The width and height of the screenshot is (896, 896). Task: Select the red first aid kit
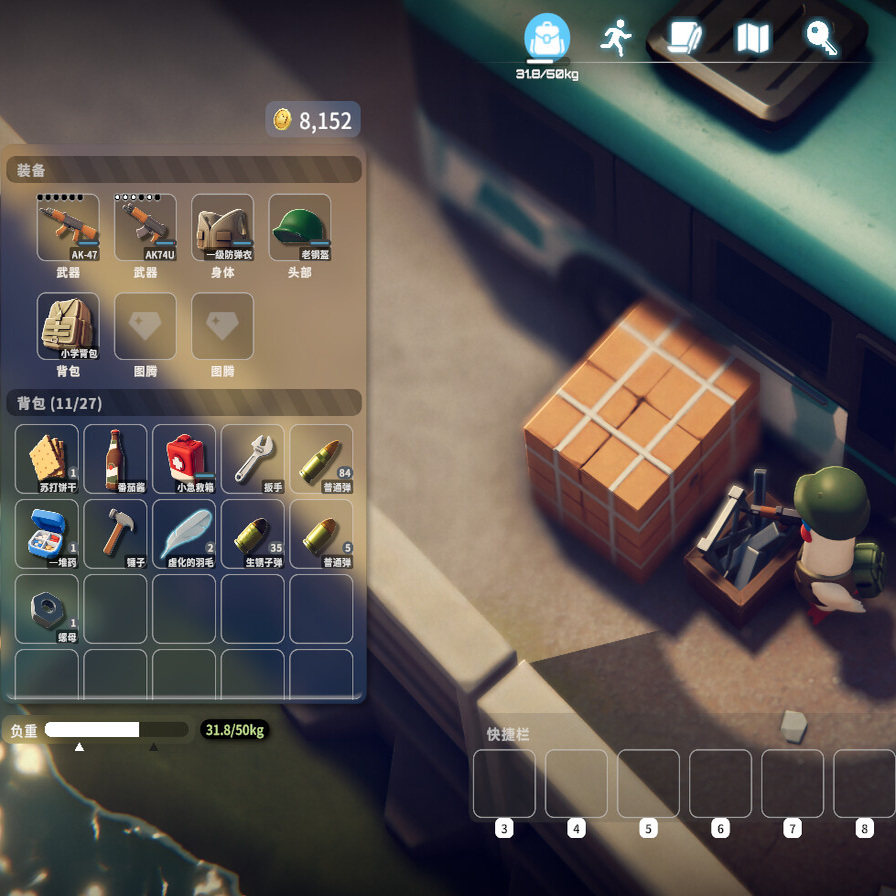pos(184,459)
